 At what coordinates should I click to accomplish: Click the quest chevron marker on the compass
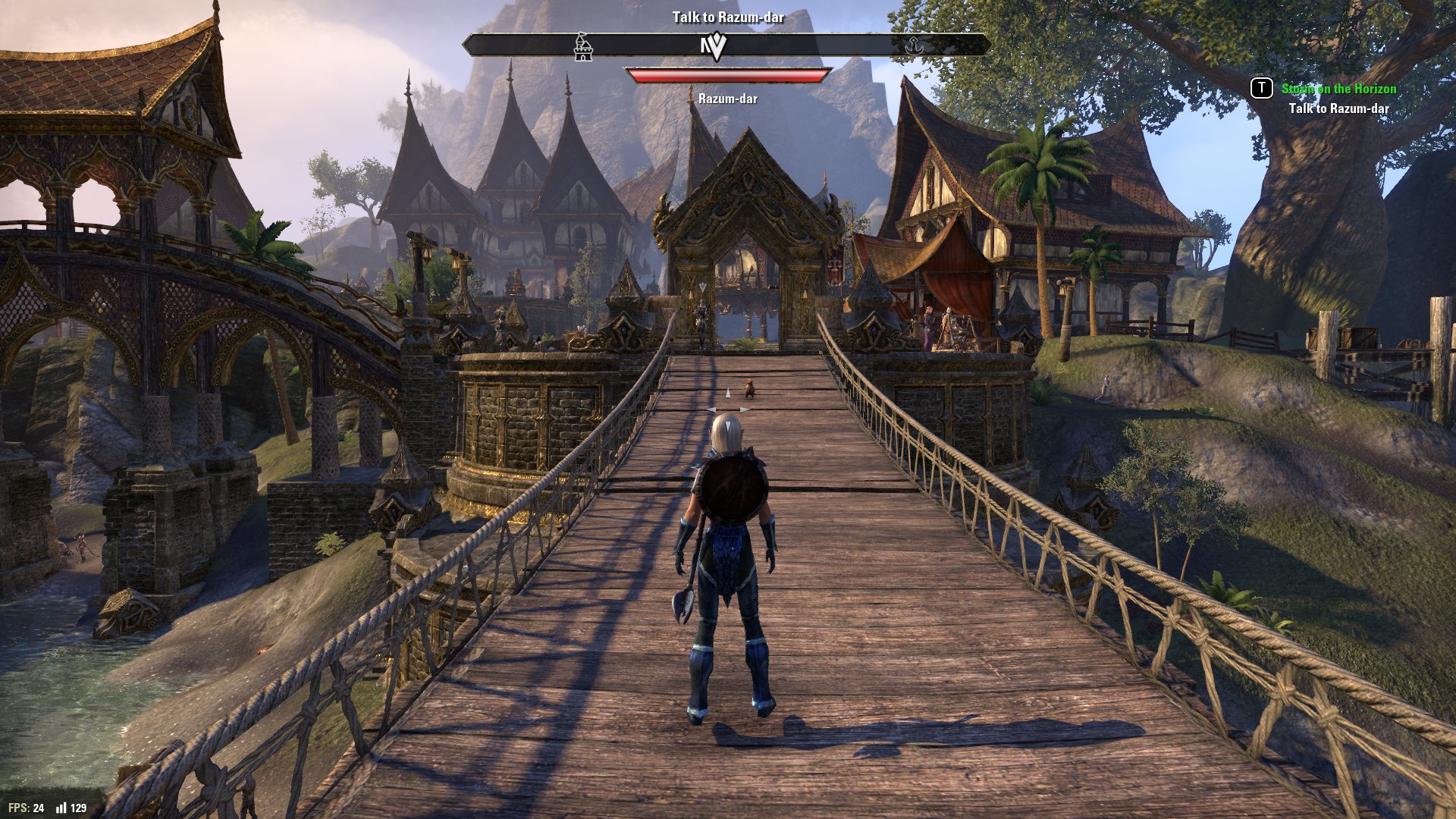tap(714, 47)
